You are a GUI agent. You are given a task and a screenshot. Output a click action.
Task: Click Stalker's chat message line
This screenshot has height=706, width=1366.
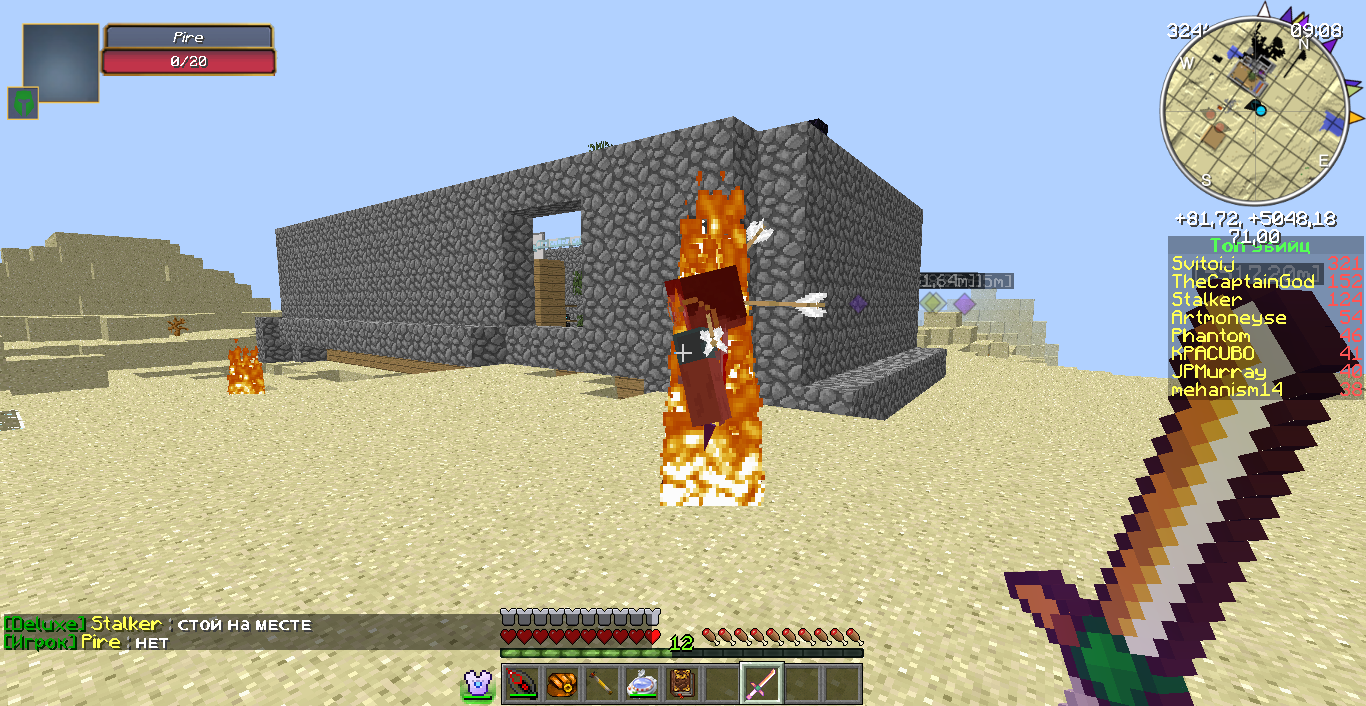[x=160, y=625]
